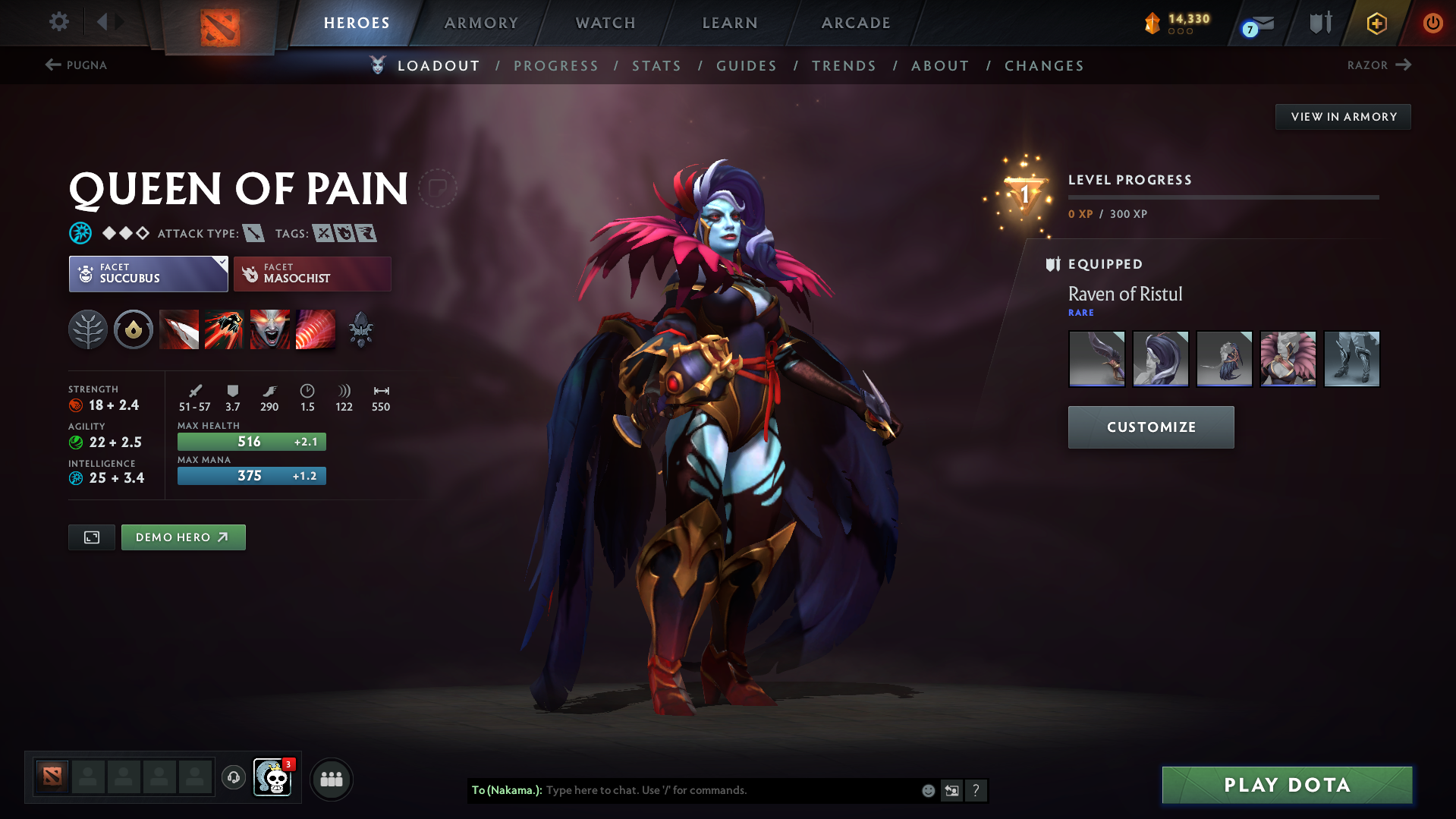Switch to the Stats tab

click(x=656, y=66)
